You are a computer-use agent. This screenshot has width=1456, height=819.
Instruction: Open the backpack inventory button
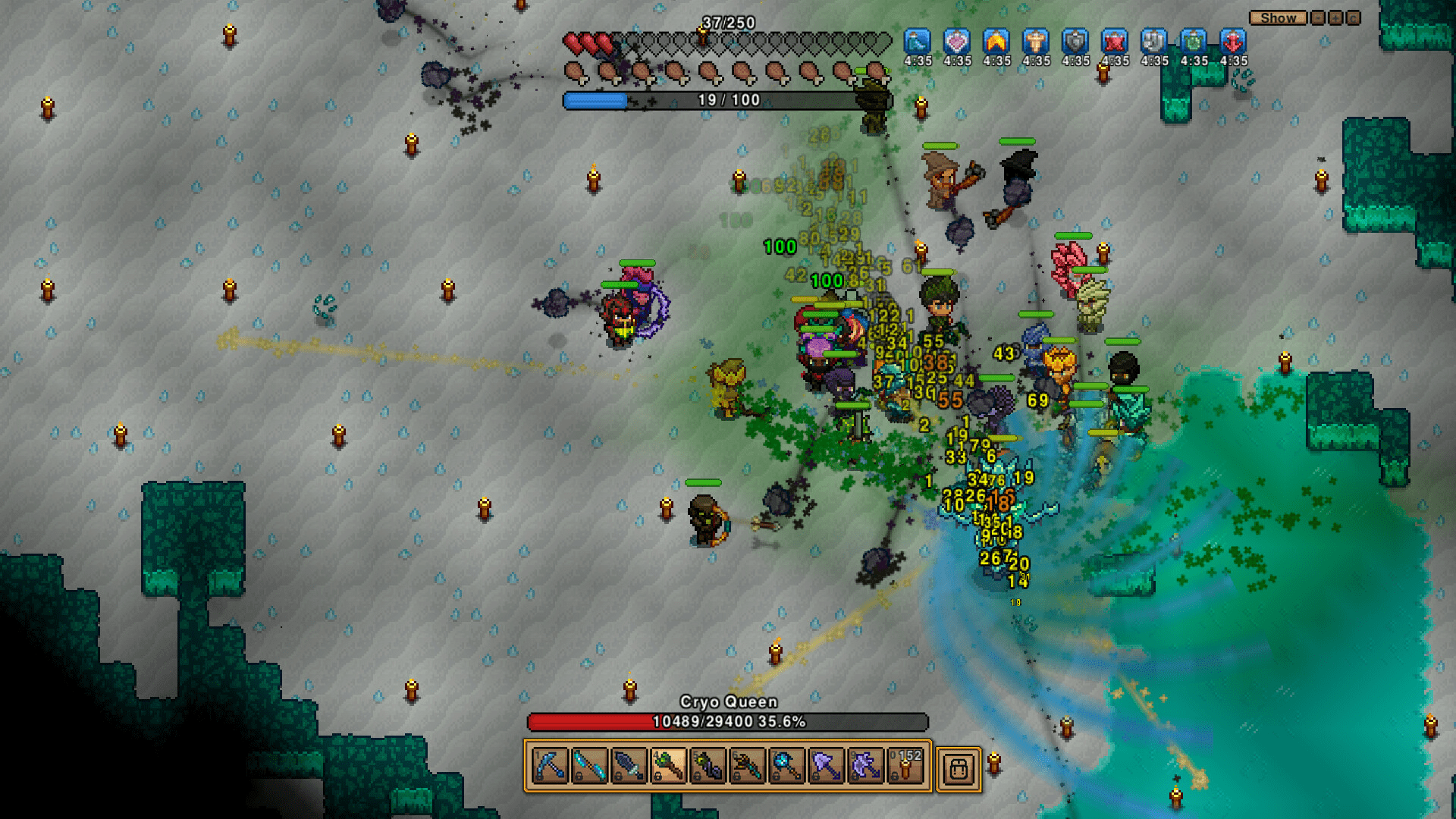point(959,768)
